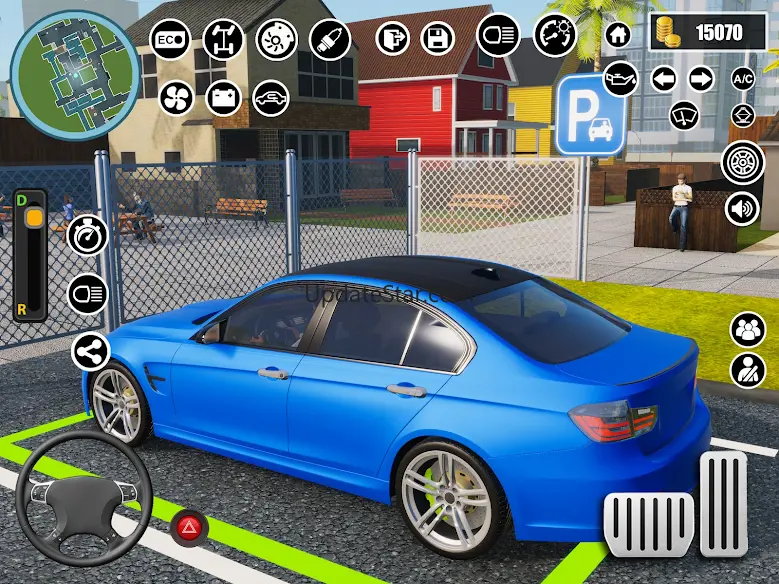Toggle the cooling fan icon
Viewport: 779px width, 584px height.
tap(175, 98)
